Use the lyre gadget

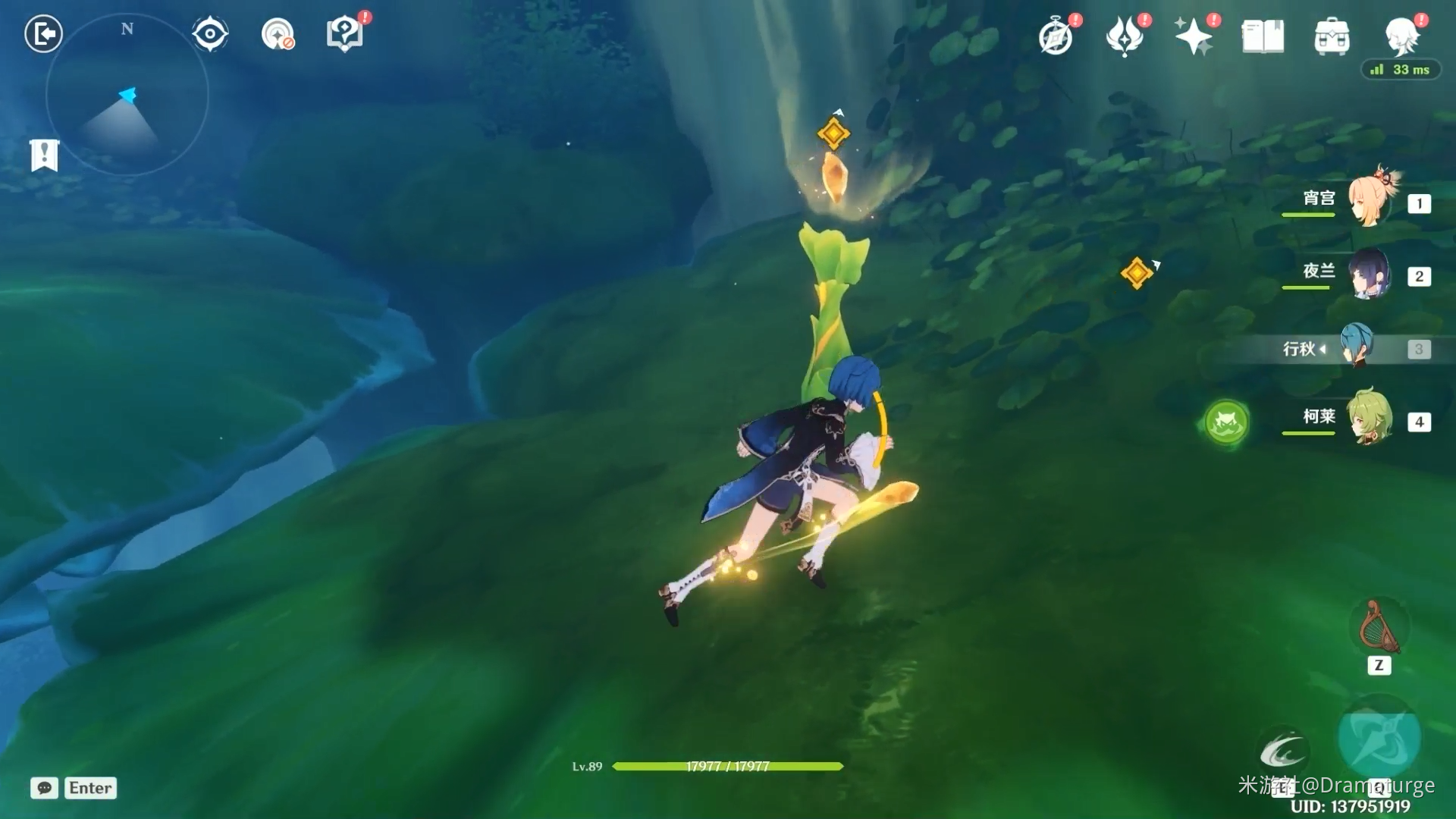pyautogui.click(x=1379, y=627)
